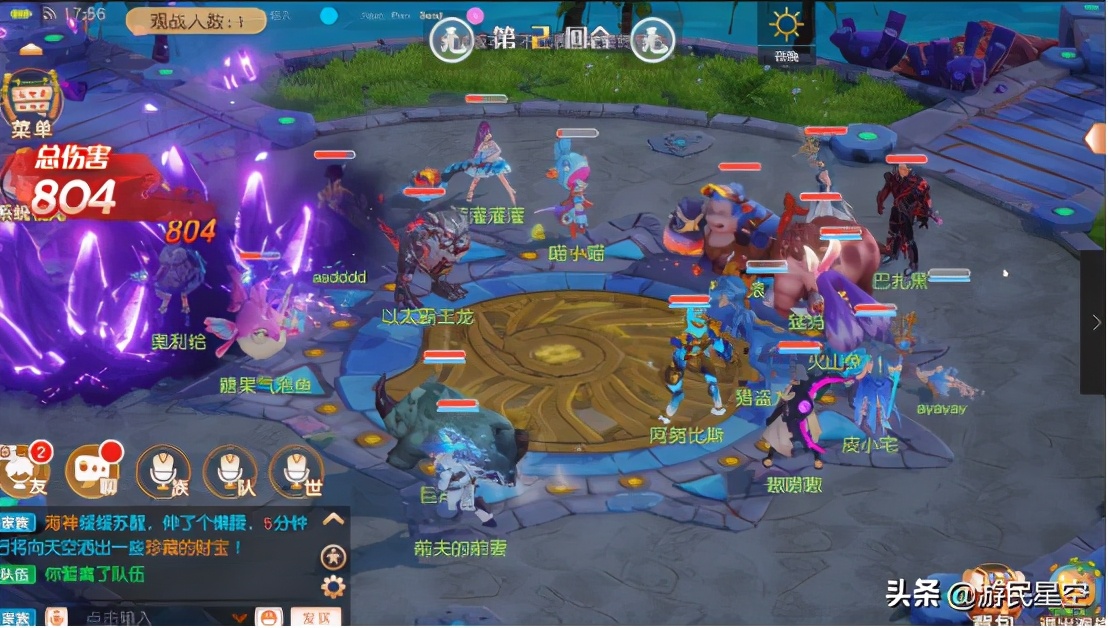
Task: Open the friends (友) icon
Action: (22, 469)
